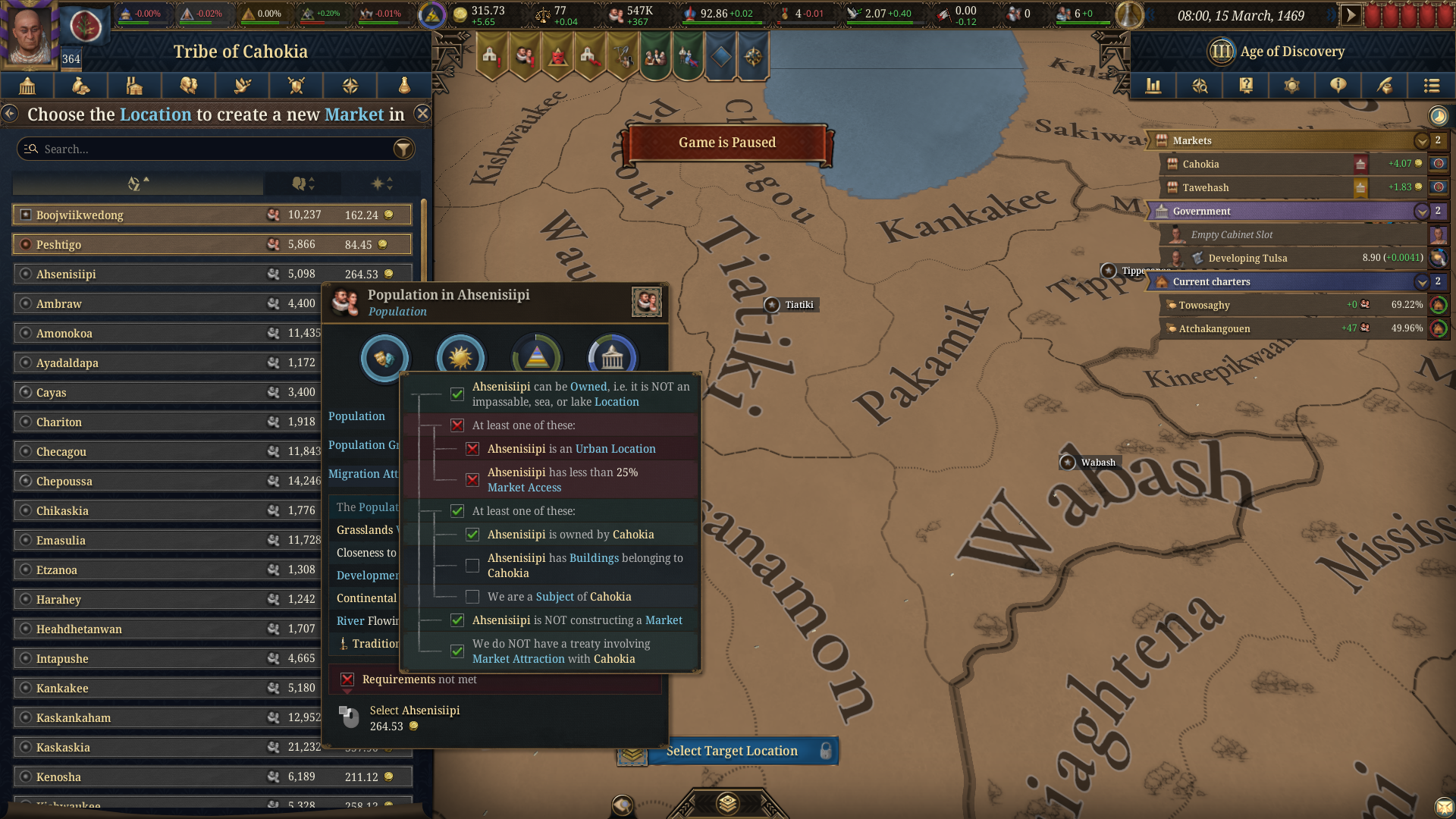The width and height of the screenshot is (1456, 819).
Task: Collapse the Markets section
Action: coord(1422,141)
